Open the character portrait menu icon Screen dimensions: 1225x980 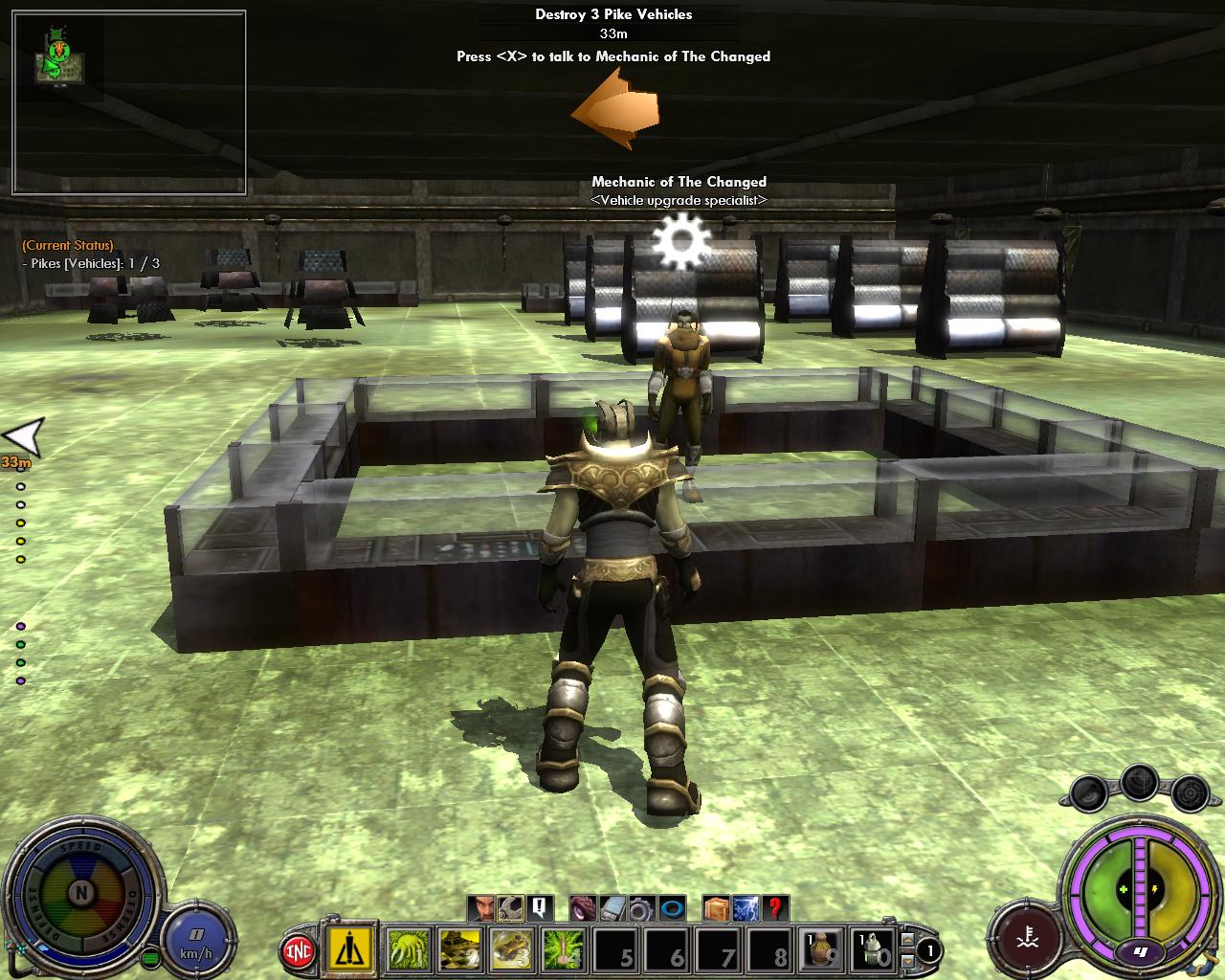coord(483,907)
